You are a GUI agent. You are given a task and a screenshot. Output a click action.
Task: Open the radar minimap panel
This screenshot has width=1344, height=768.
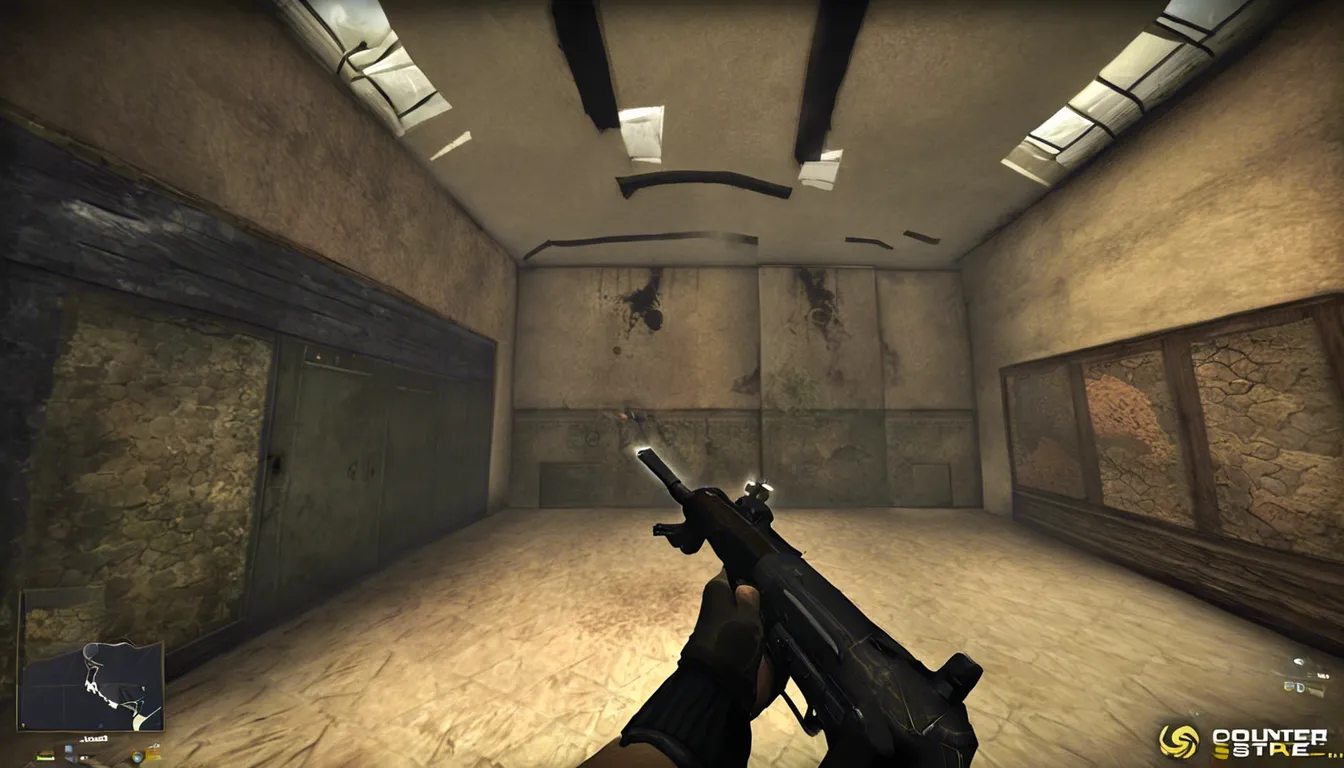coord(90,660)
